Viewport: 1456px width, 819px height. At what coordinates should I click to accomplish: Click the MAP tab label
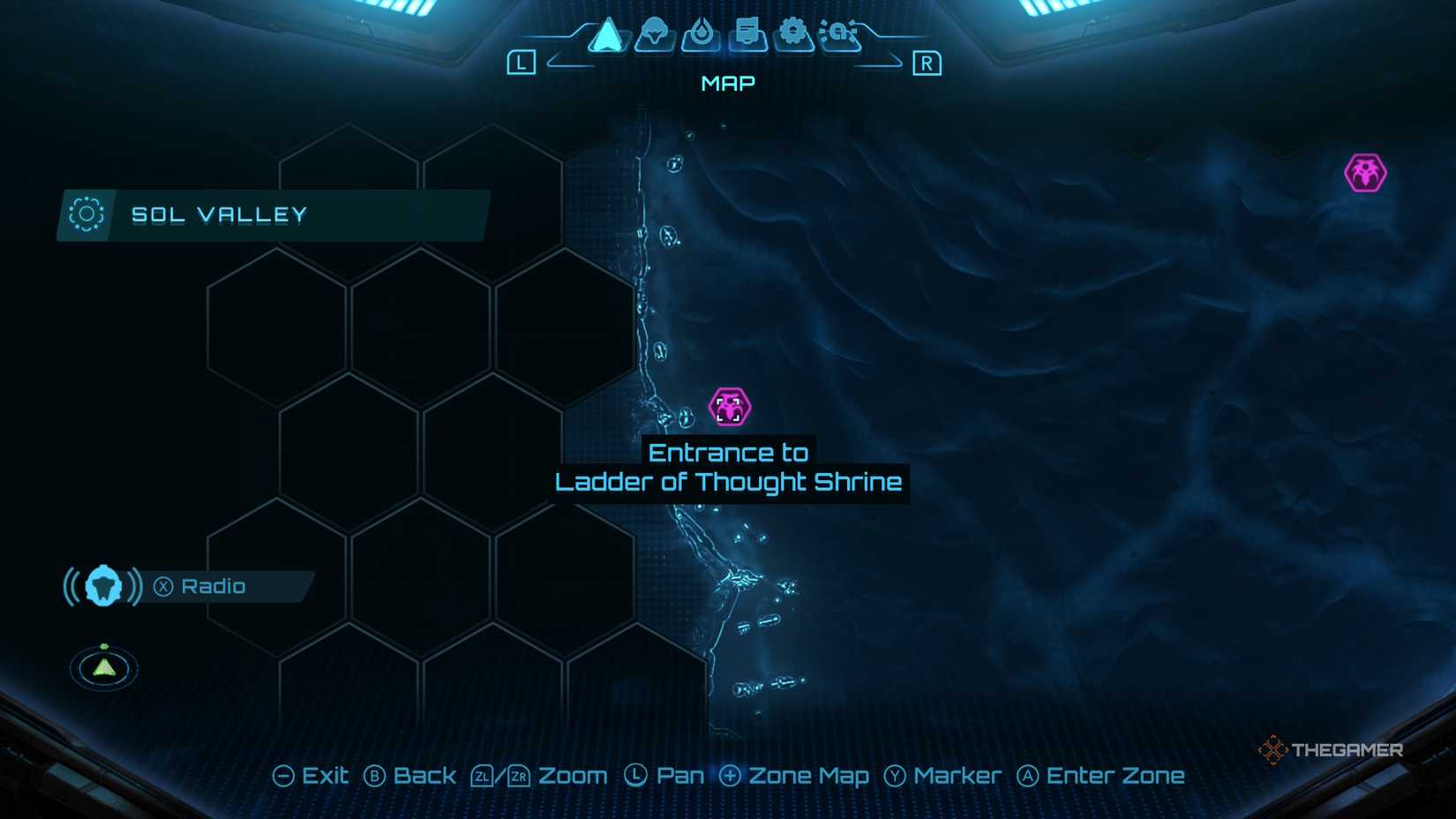point(726,83)
